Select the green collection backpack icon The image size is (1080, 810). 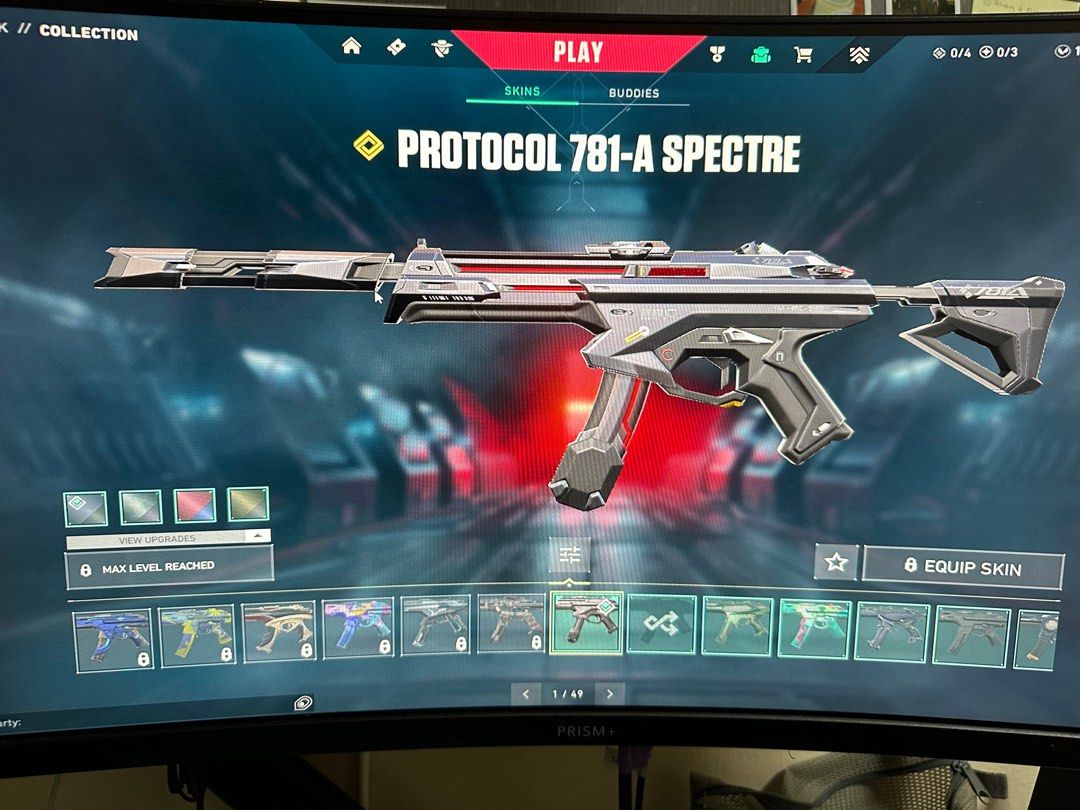coord(760,54)
